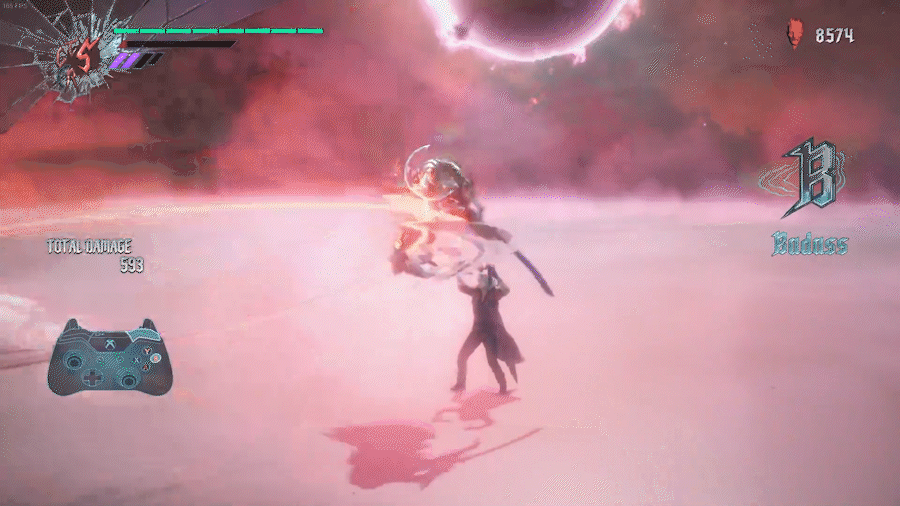Click the B style rank badge

tap(808, 180)
